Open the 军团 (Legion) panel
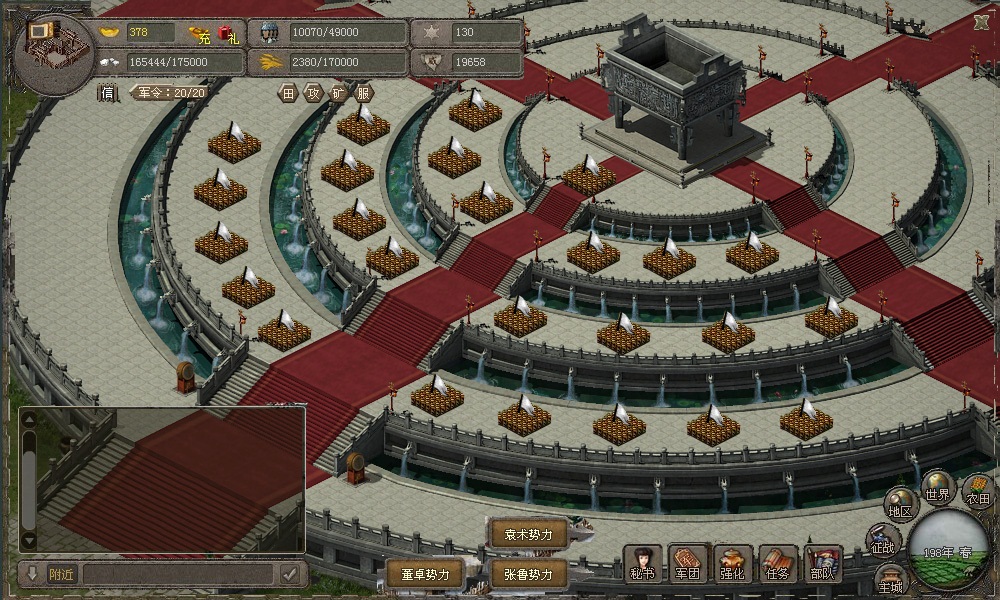1000x600 pixels. click(688, 564)
